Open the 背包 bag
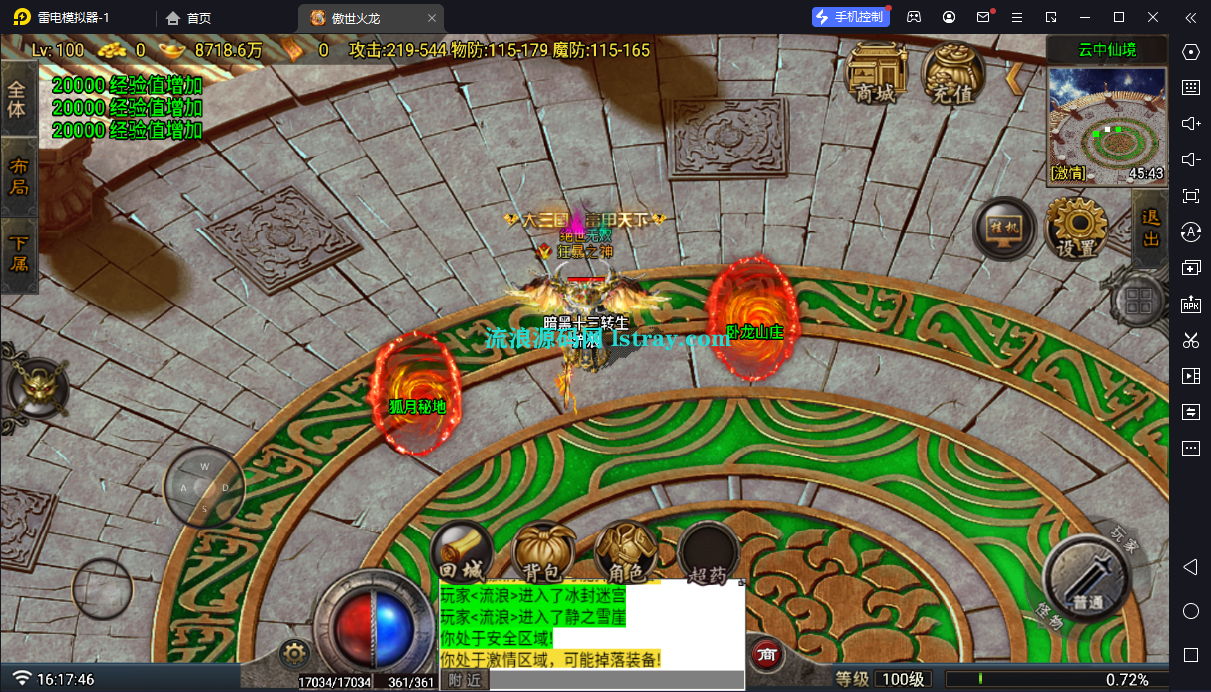The width and height of the screenshot is (1211, 692). pyautogui.click(x=543, y=553)
